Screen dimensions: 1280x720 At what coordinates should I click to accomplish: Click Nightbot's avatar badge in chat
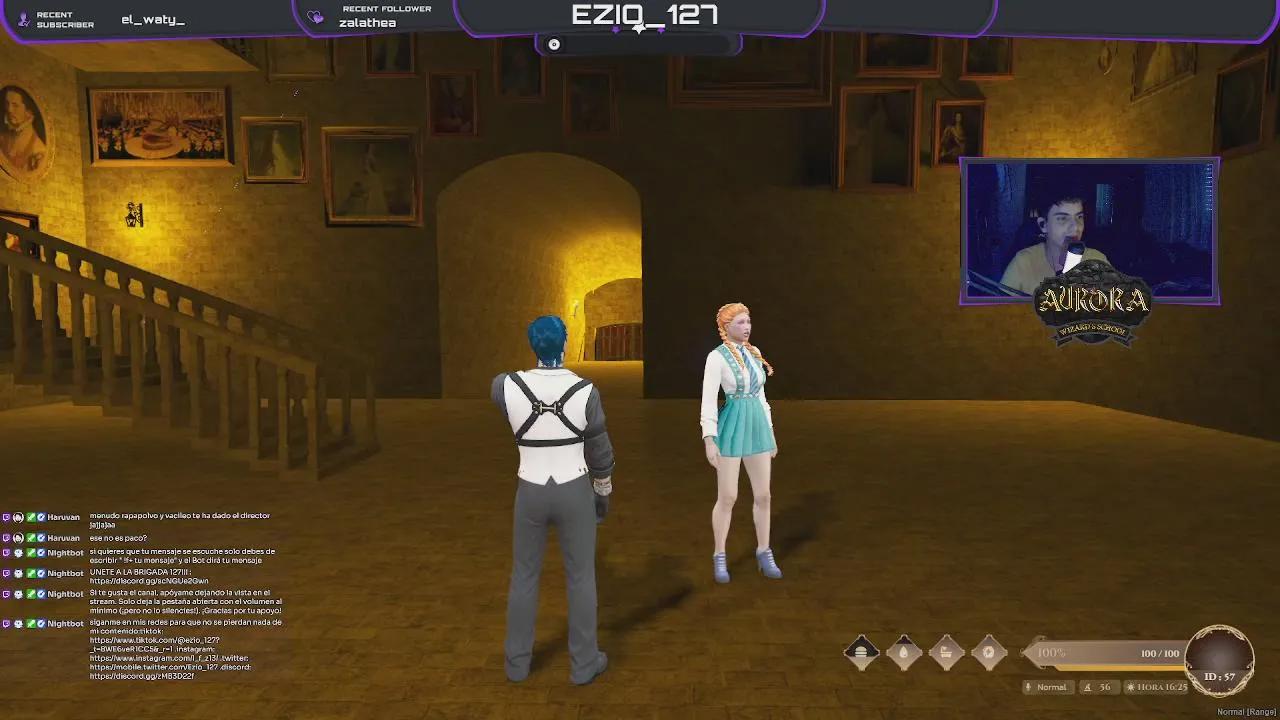pos(19,552)
